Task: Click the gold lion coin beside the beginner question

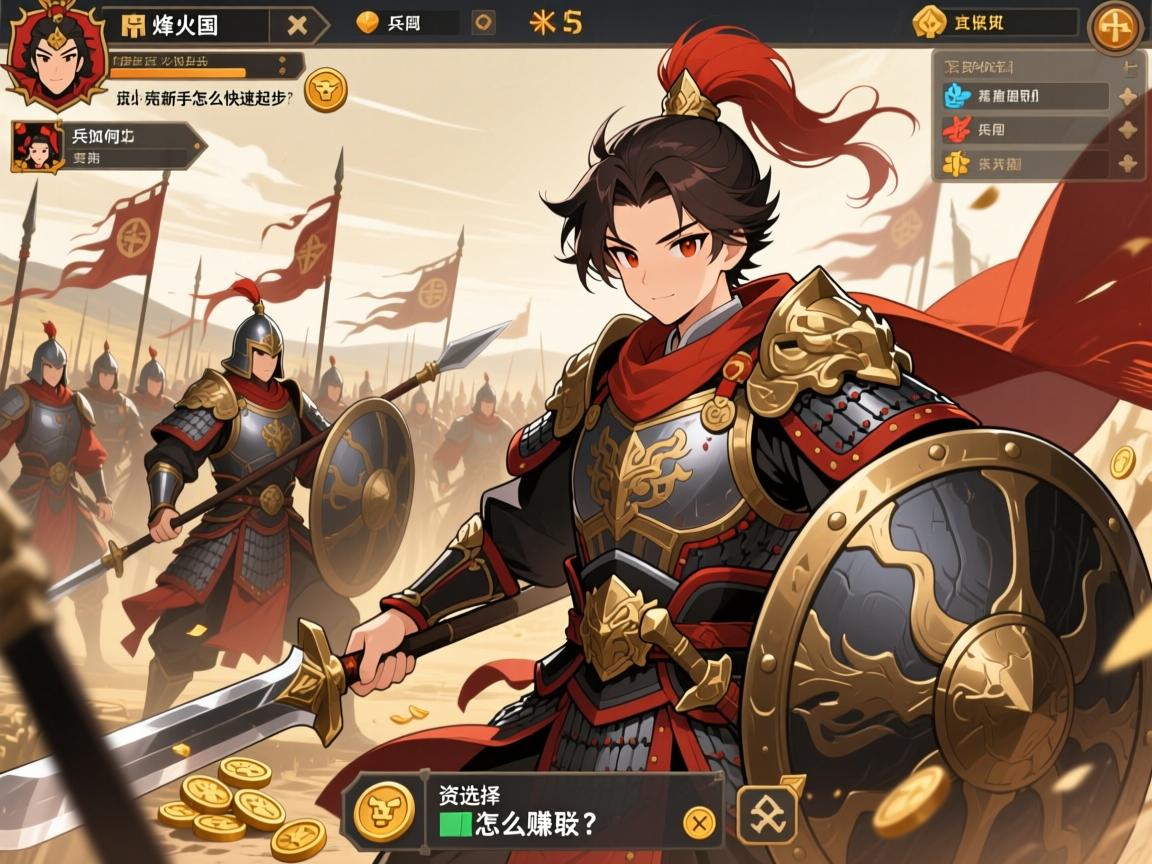Action: 325,90
